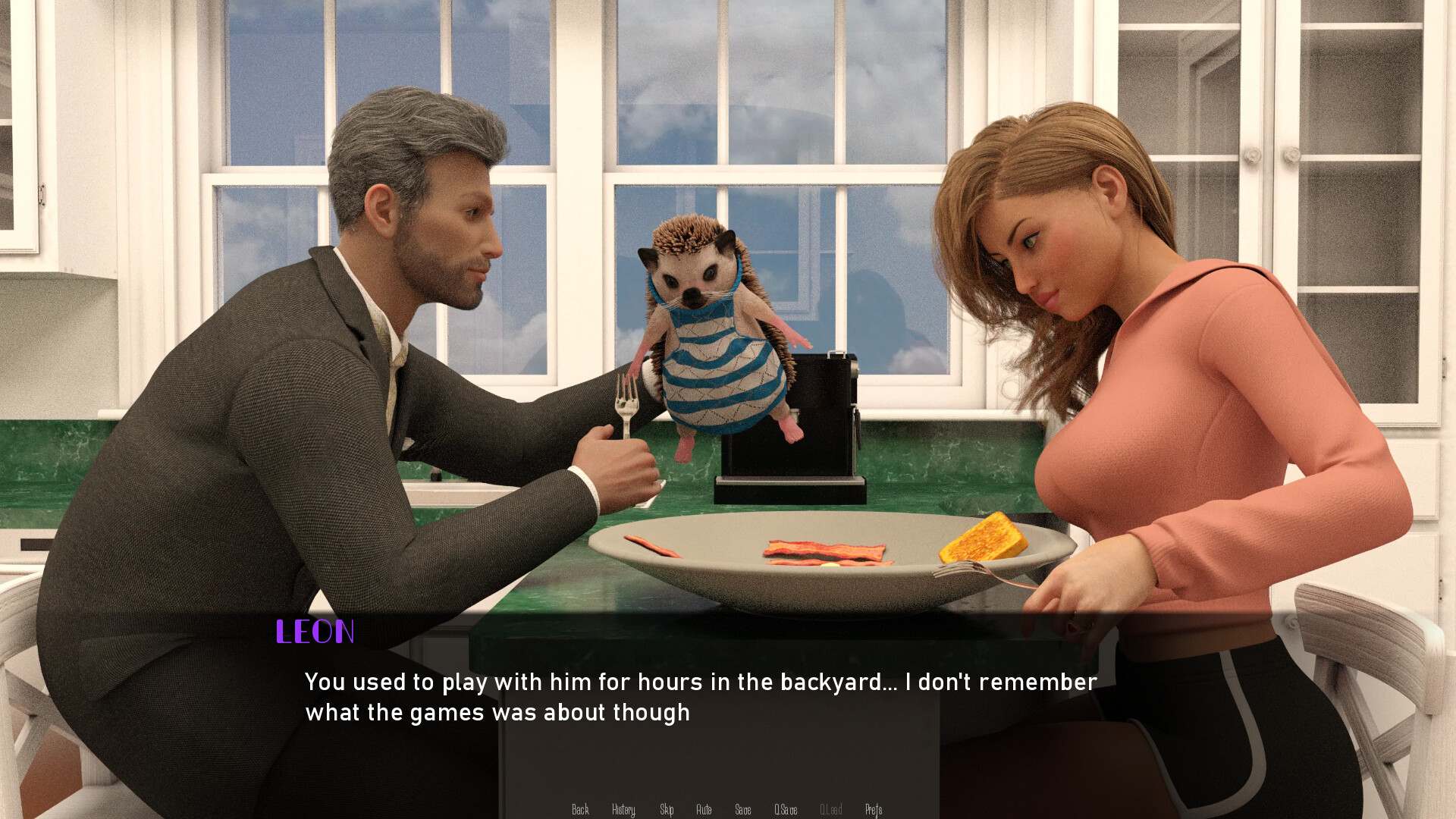Activate Skip to fast-forward dialogue
The image size is (1456, 819).
pyautogui.click(x=667, y=810)
